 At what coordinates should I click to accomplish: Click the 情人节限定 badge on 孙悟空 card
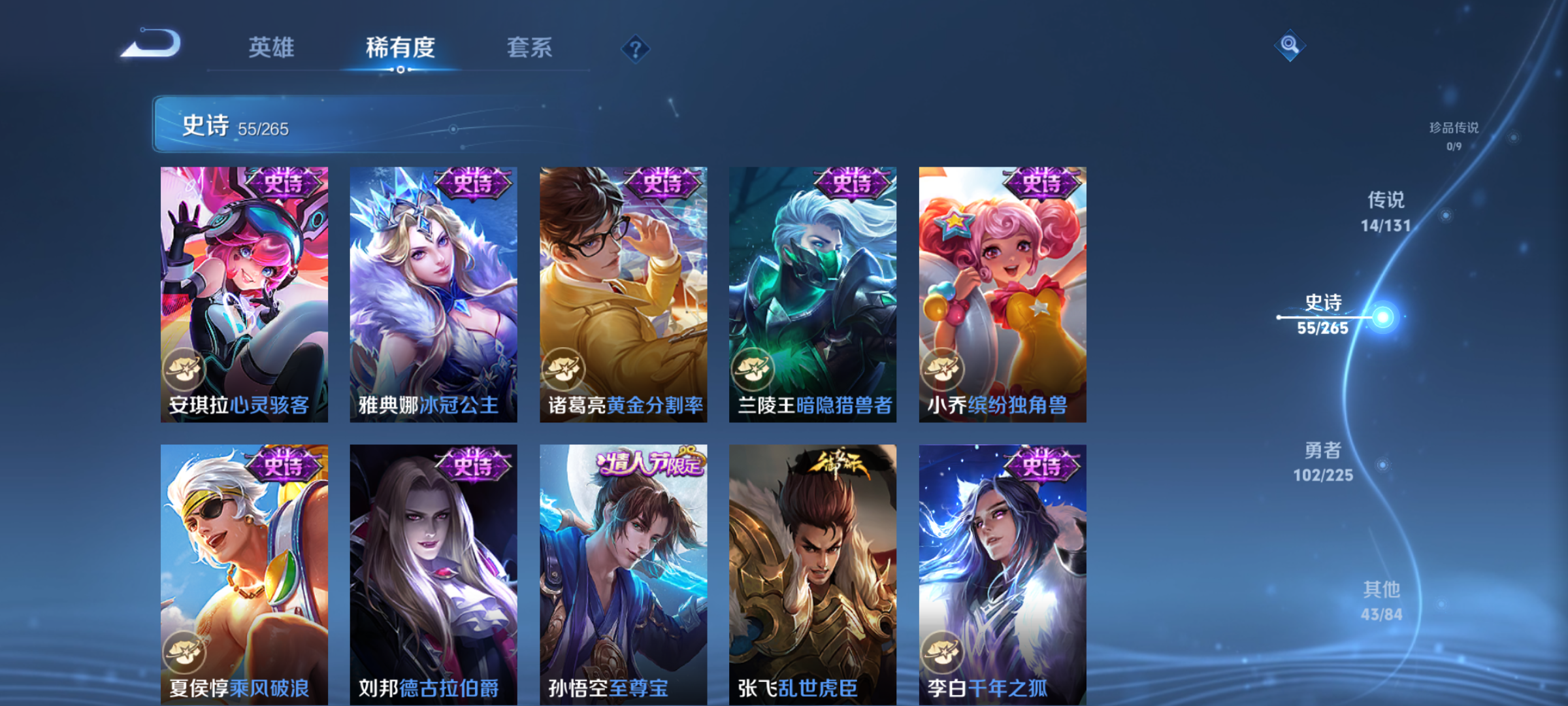click(x=649, y=462)
